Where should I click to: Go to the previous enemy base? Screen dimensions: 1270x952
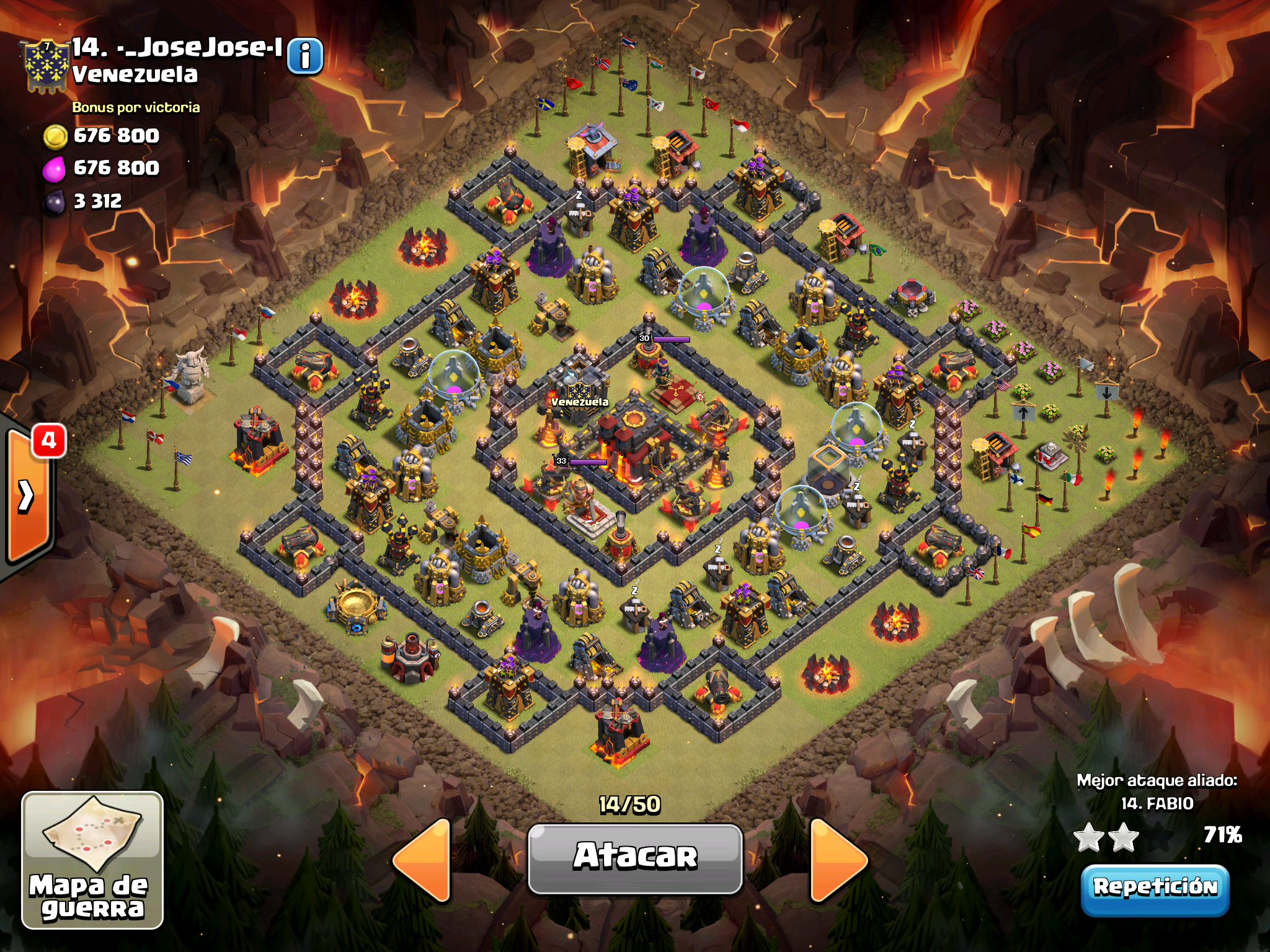(x=424, y=860)
